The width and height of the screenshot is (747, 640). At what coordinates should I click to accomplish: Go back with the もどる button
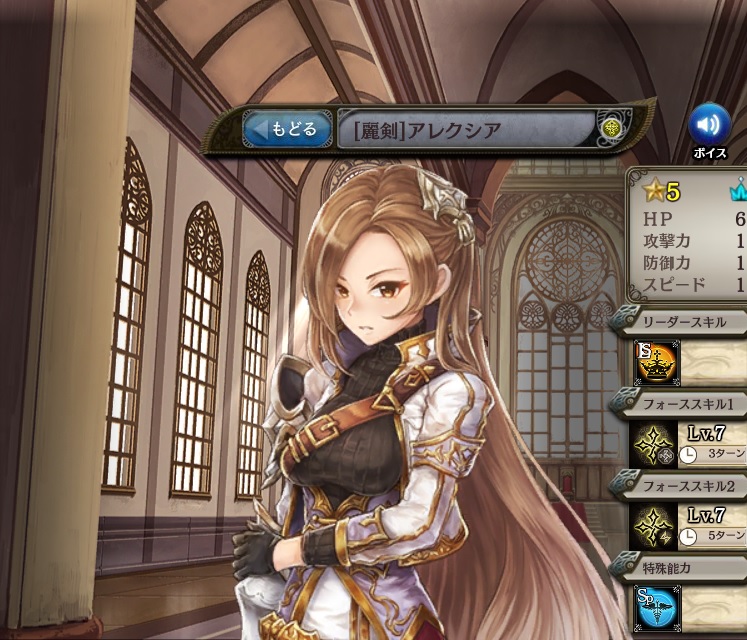(287, 129)
